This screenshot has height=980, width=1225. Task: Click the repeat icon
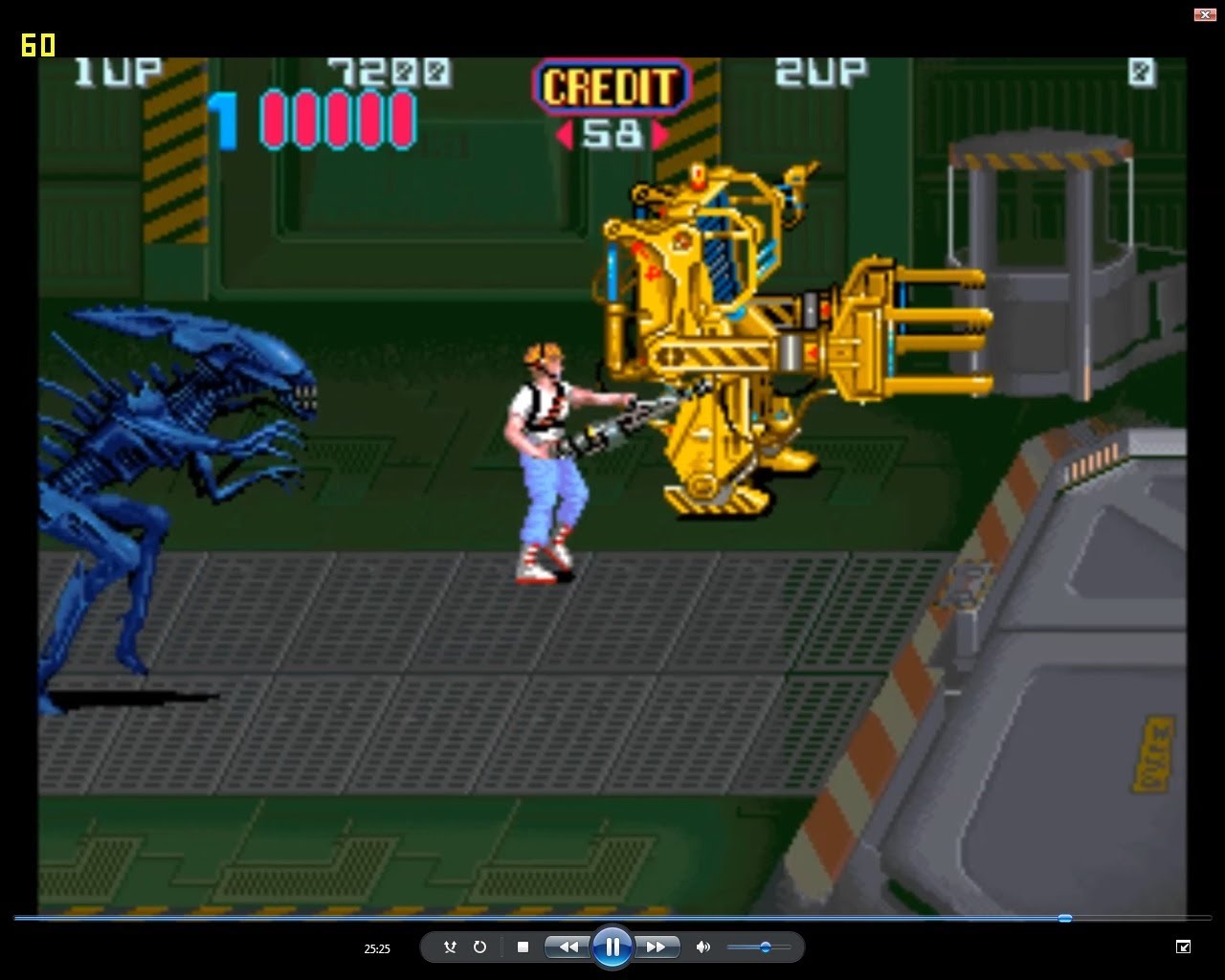(x=479, y=947)
